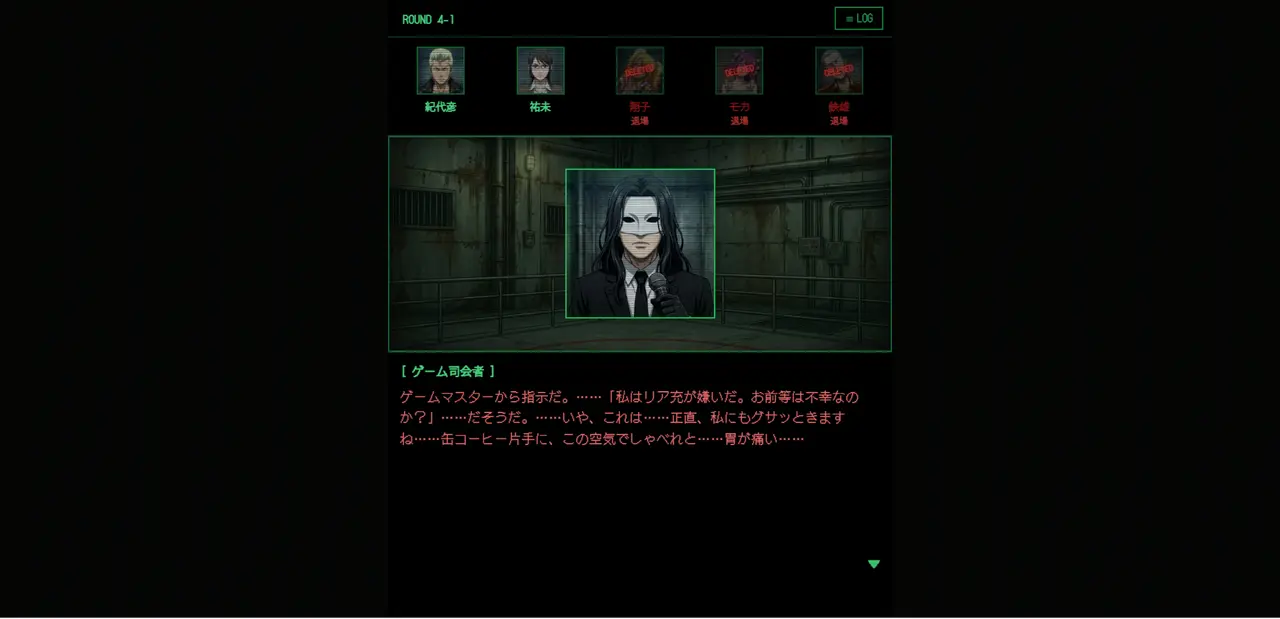The image size is (1280, 619).
Task: Open the LOG button
Action: (x=858, y=19)
